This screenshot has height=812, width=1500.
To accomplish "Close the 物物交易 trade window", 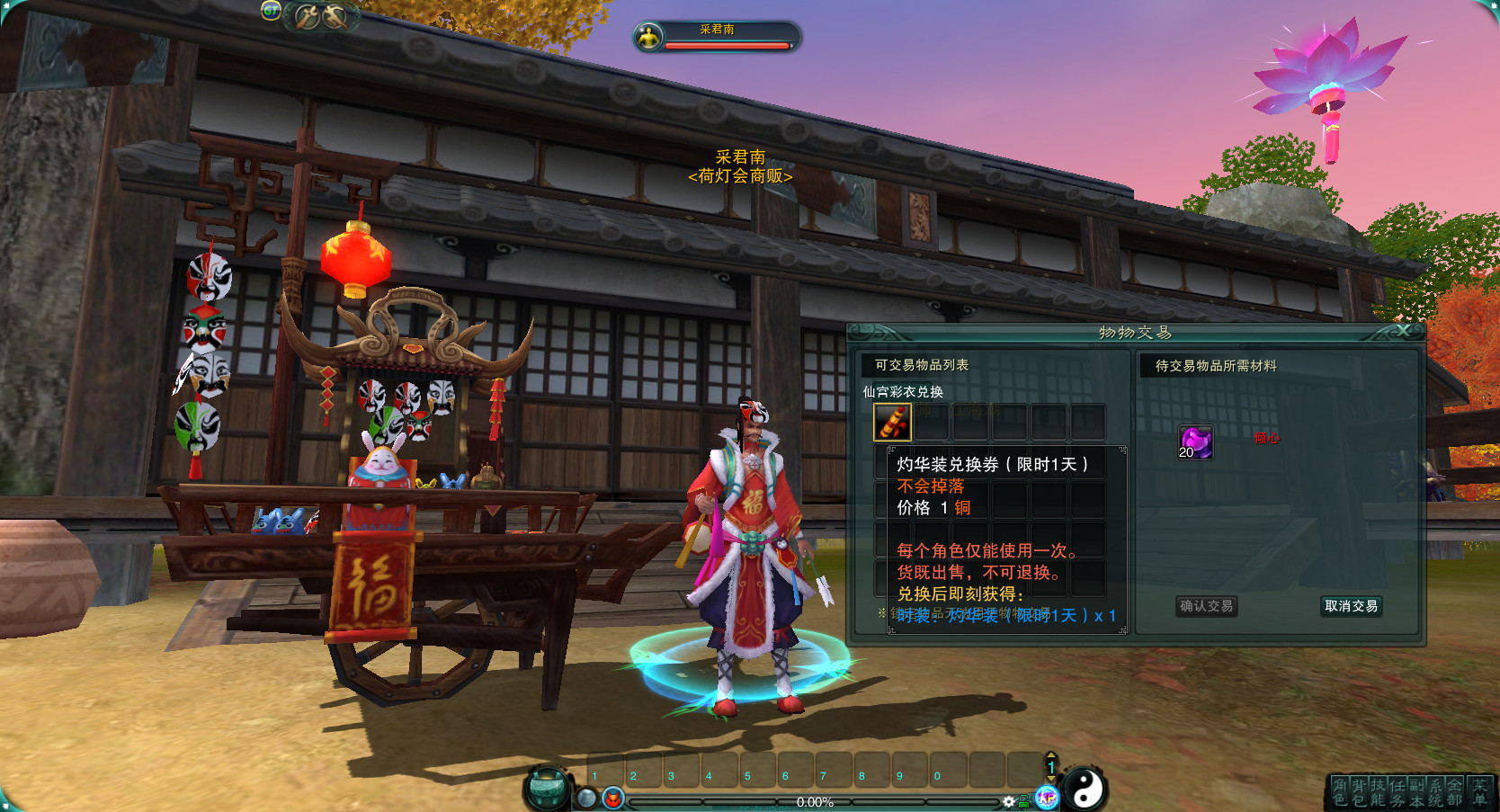I will pos(1403,331).
